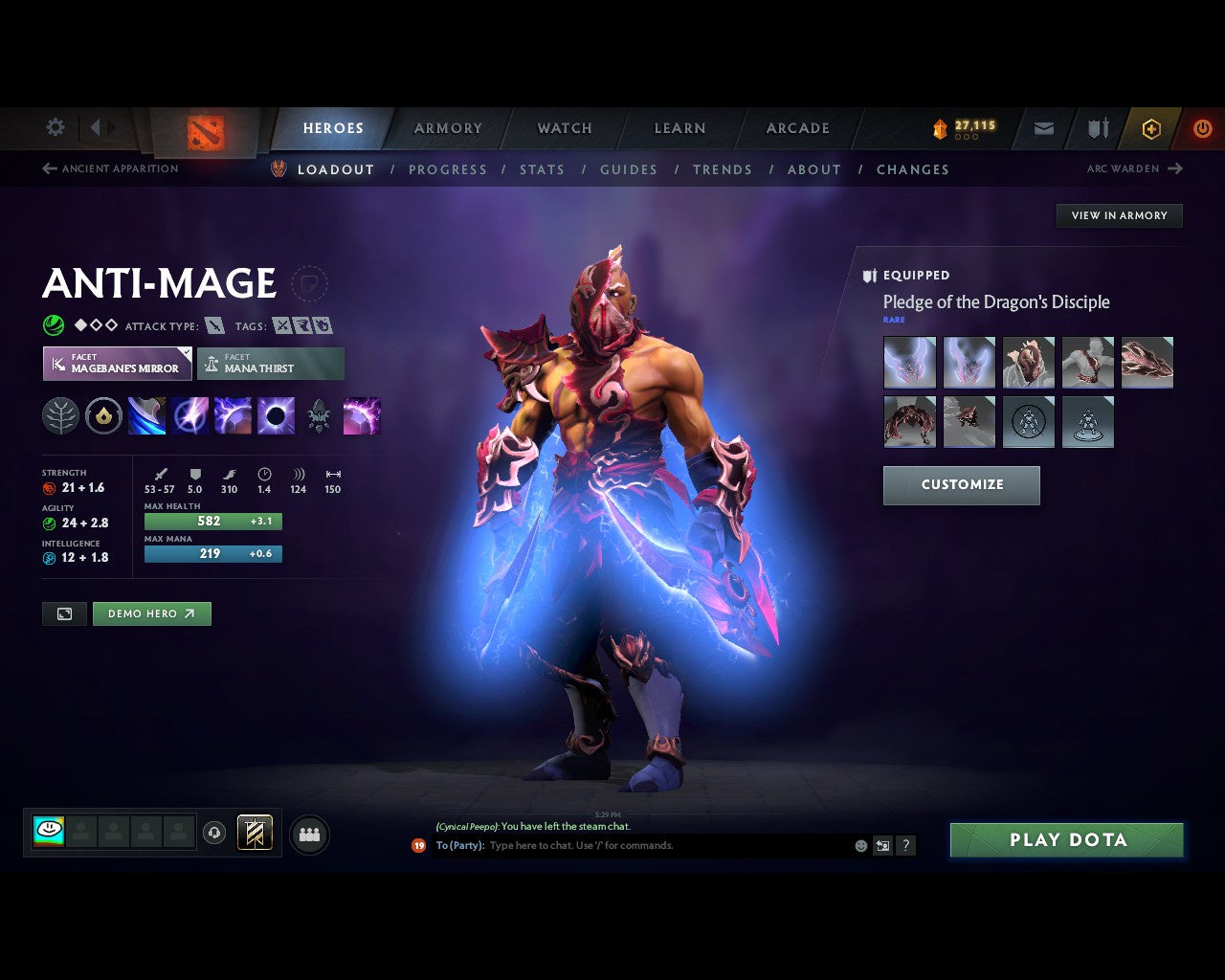Screen dimensions: 1225x980
Task: Click the talent tree icon
Action: point(60,415)
